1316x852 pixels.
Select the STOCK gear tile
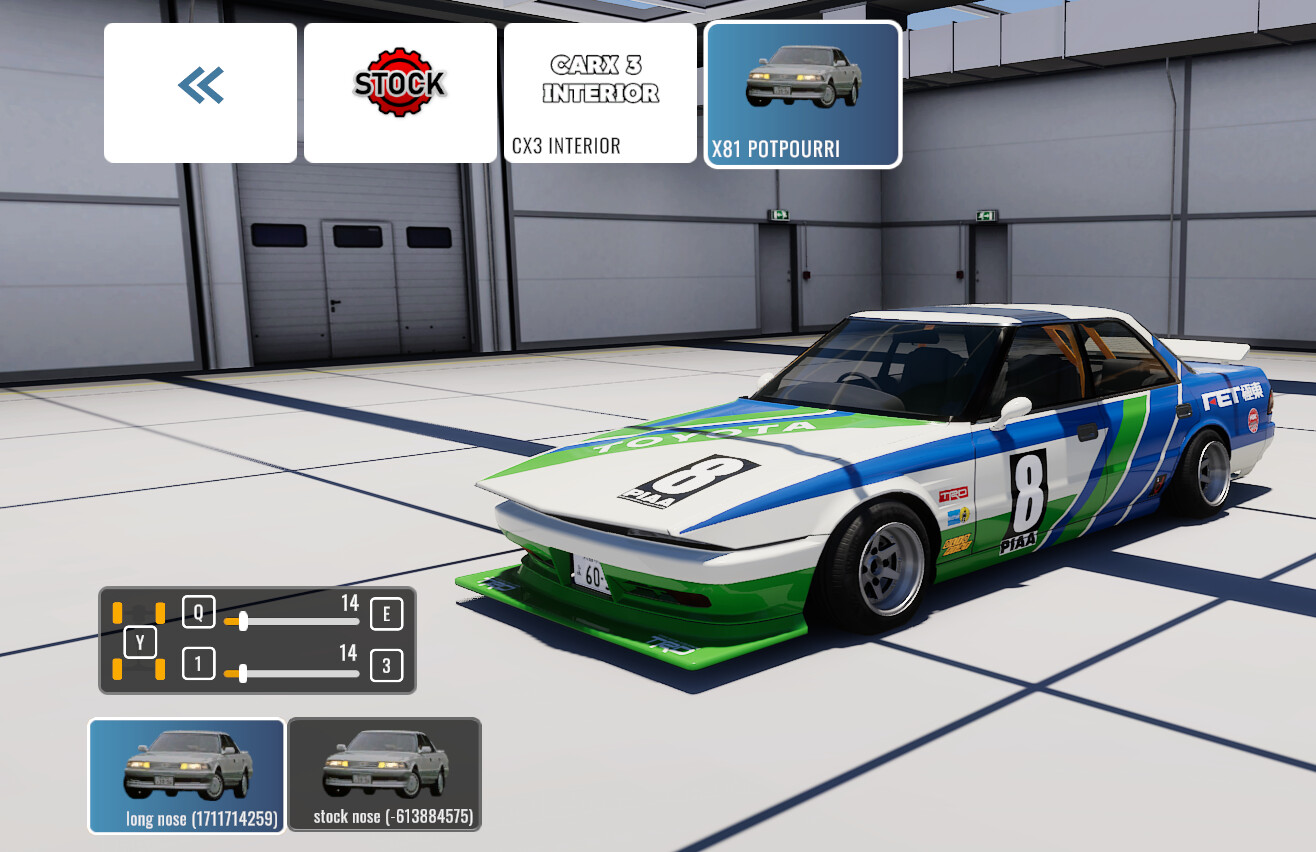[400, 92]
